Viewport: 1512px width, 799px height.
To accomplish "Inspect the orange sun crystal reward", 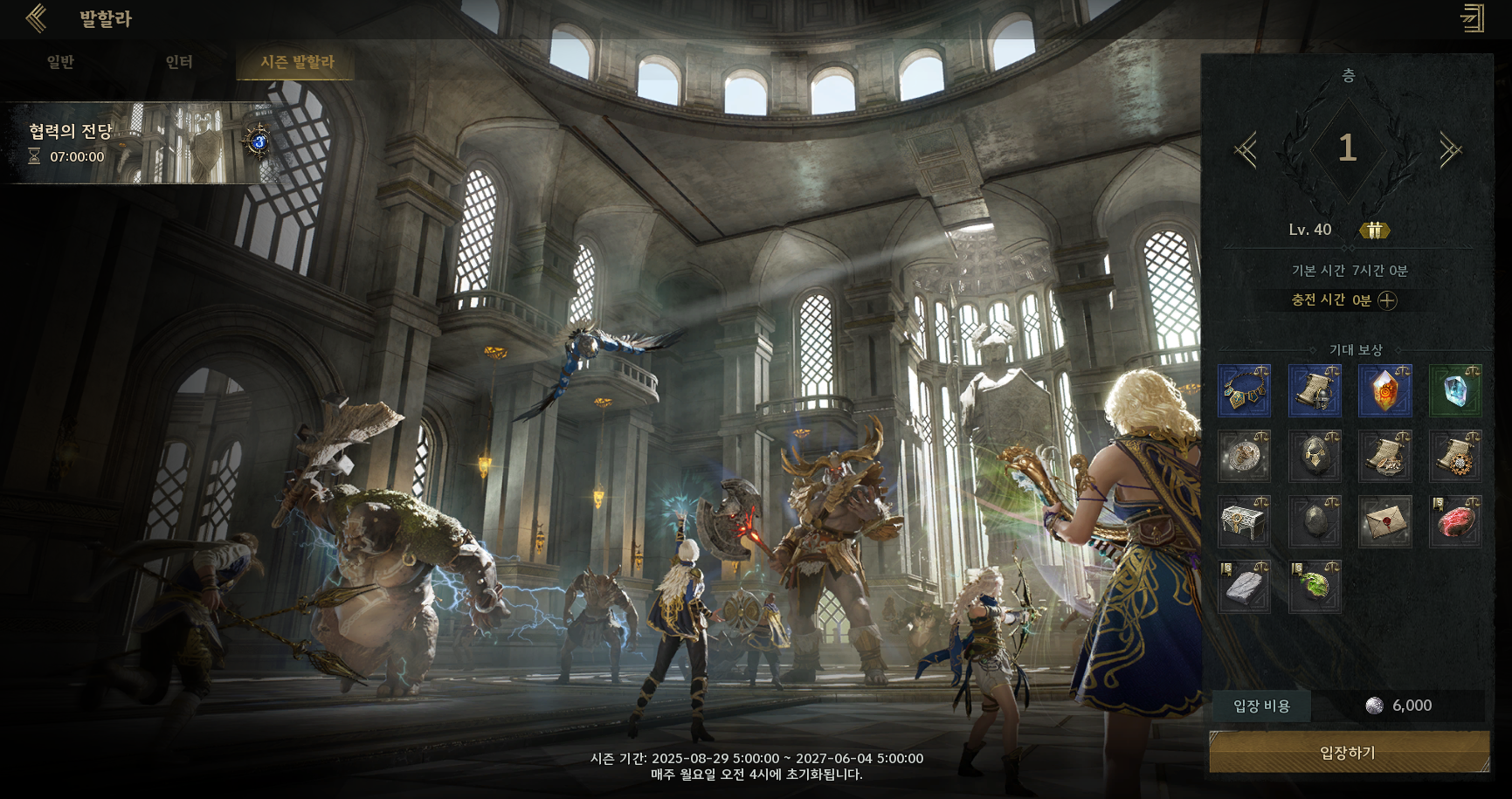I will 1384,390.
